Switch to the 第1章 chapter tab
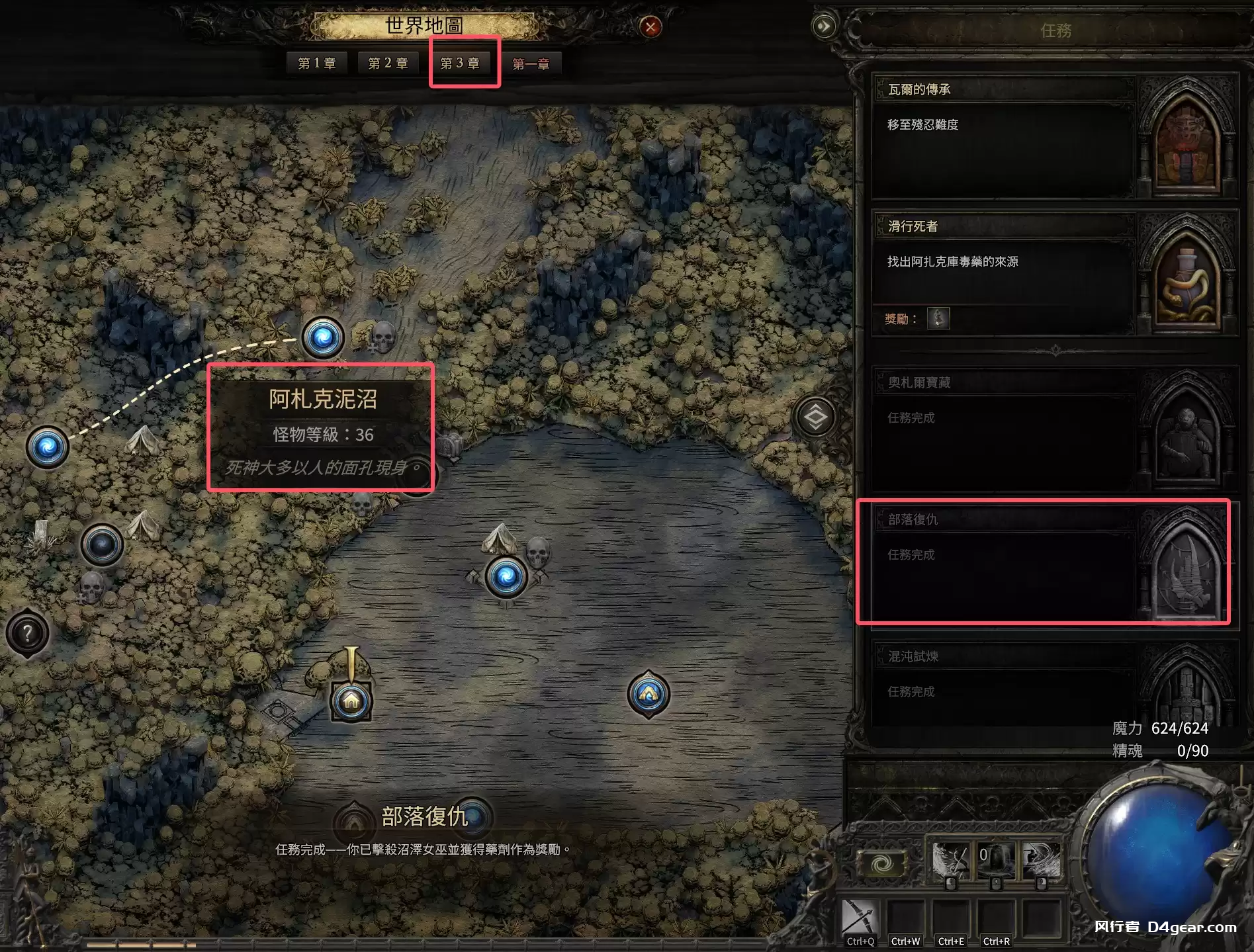 [317, 64]
